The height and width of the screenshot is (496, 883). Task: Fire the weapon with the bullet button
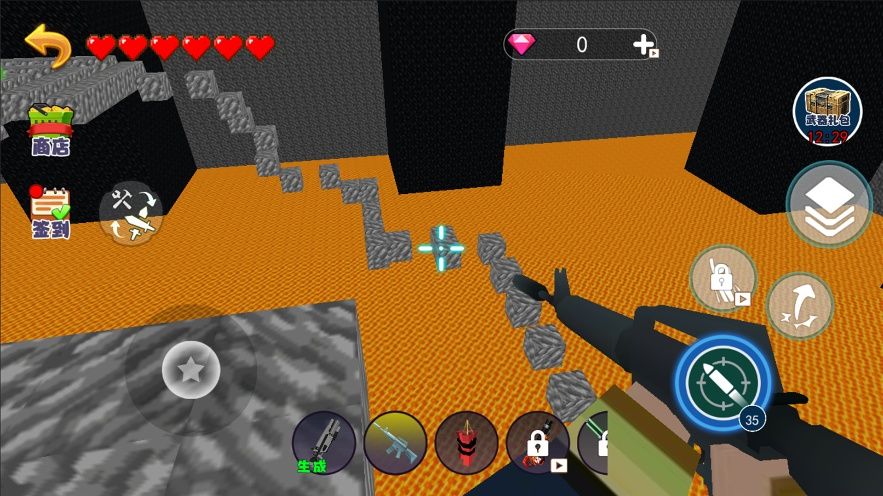pos(724,383)
